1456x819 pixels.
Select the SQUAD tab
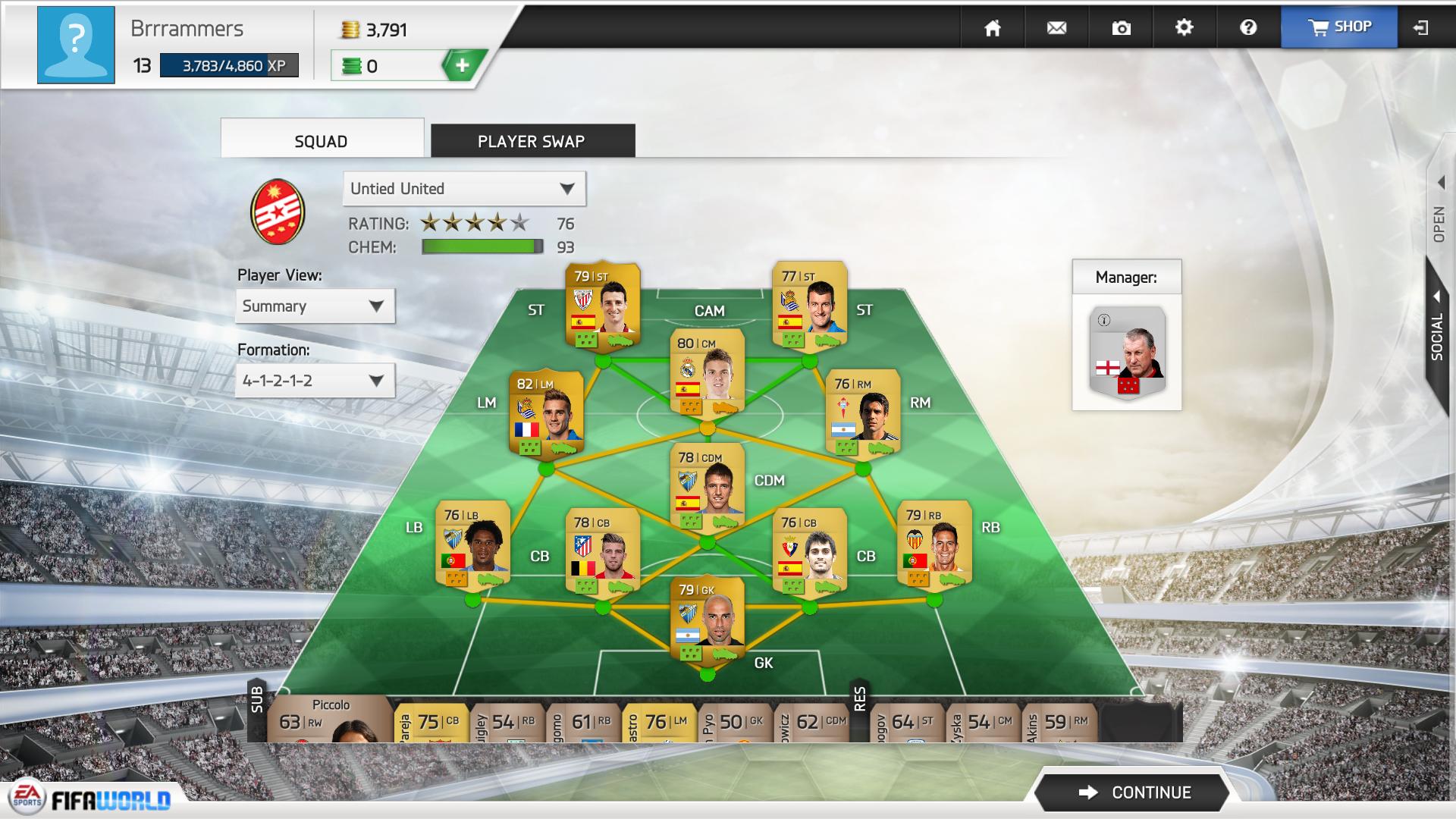320,140
